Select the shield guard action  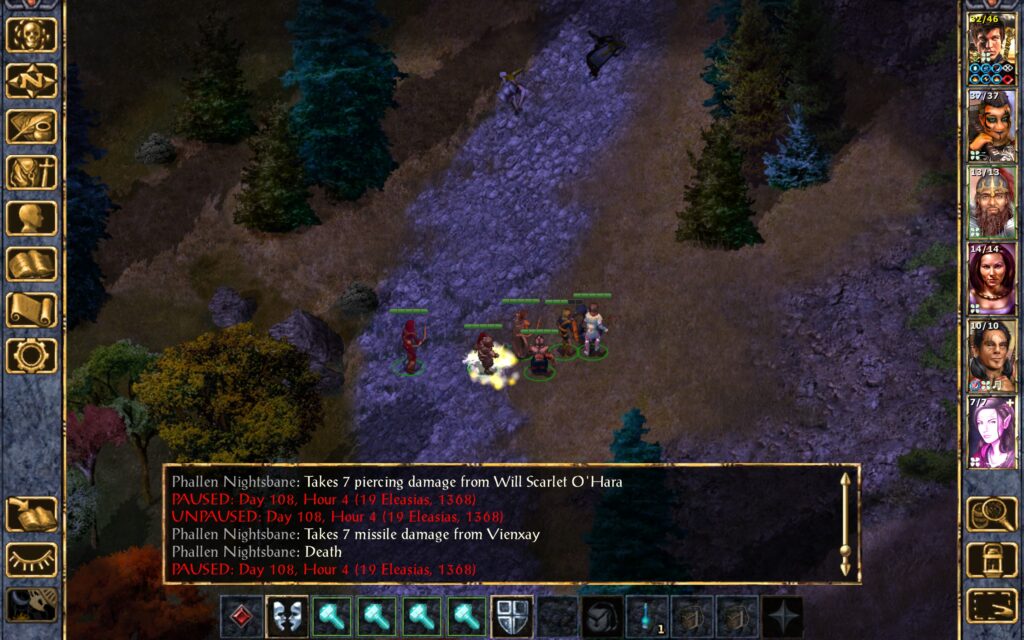coord(512,616)
